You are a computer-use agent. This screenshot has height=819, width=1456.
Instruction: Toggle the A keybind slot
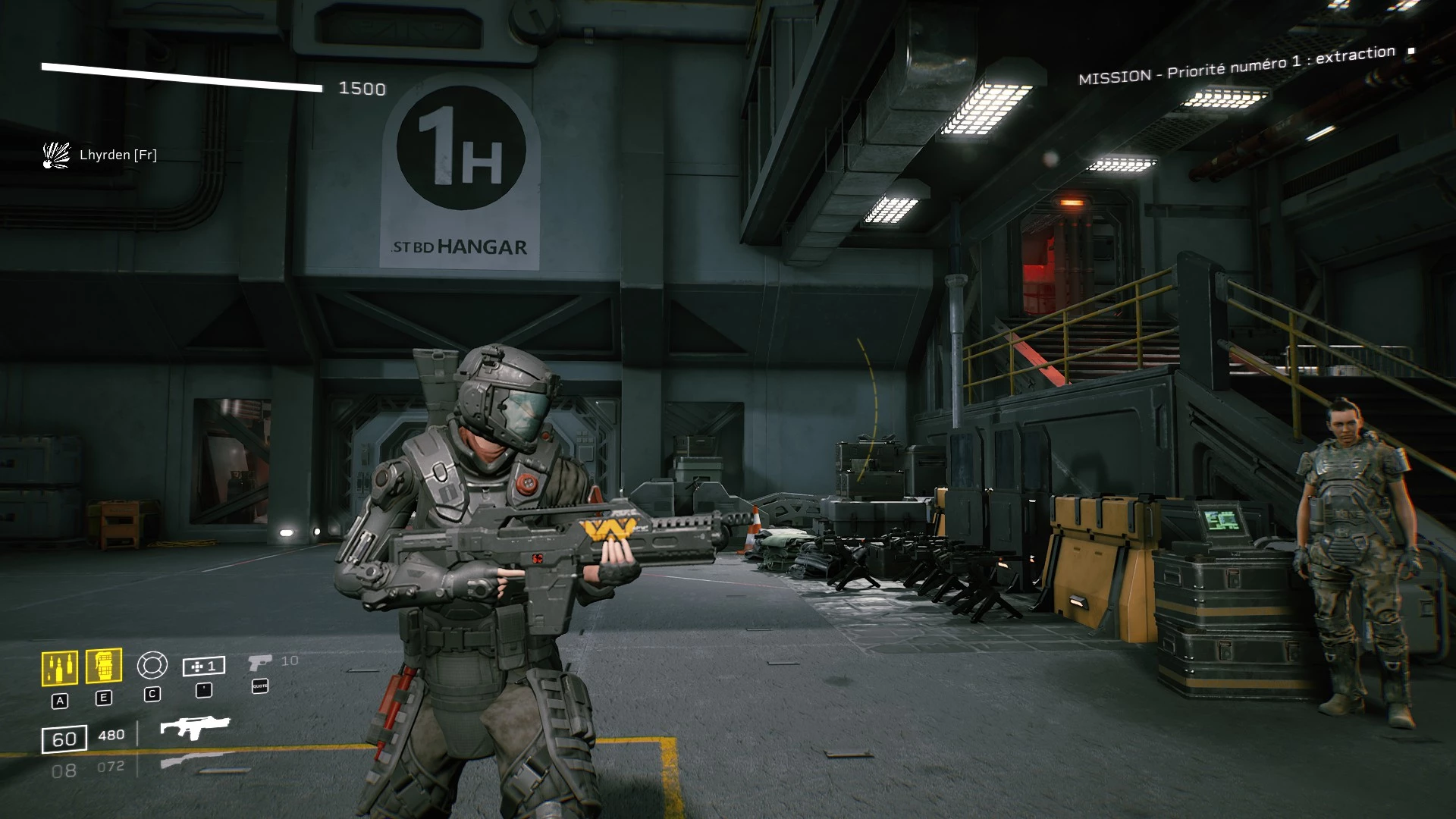click(61, 701)
